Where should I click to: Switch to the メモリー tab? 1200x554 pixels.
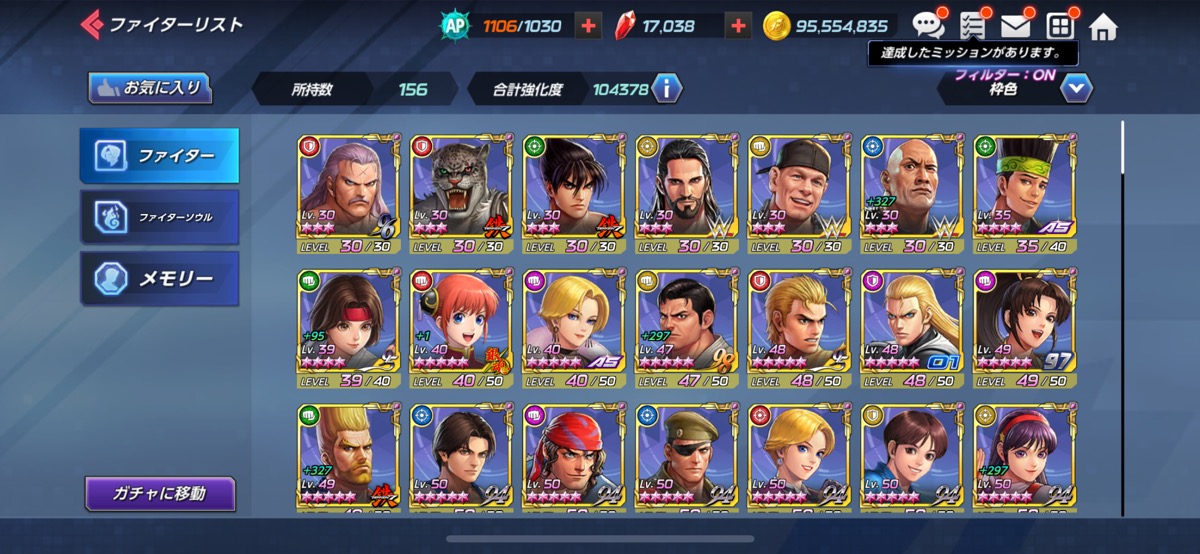pyautogui.click(x=160, y=279)
